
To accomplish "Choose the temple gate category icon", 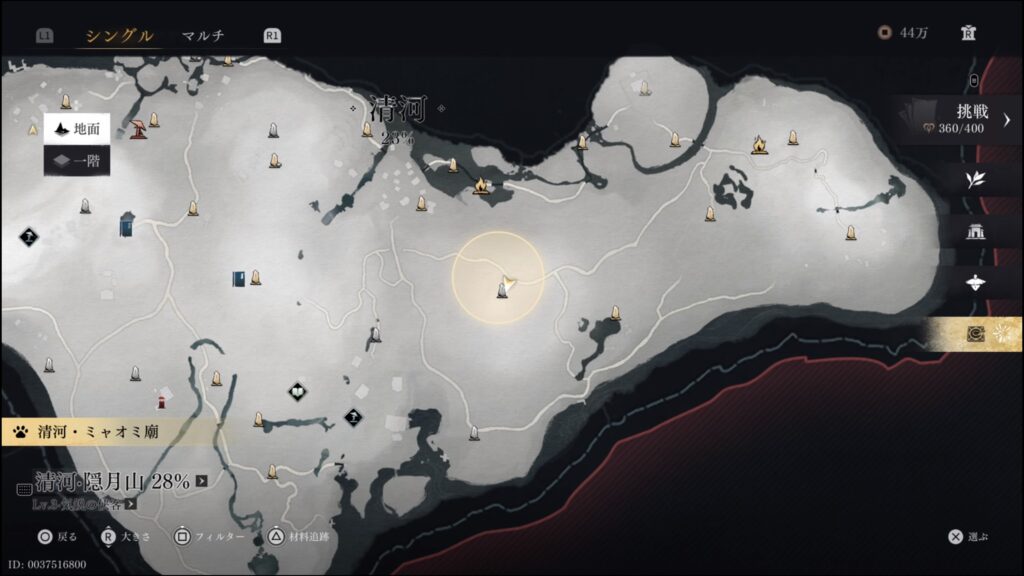I will point(975,232).
